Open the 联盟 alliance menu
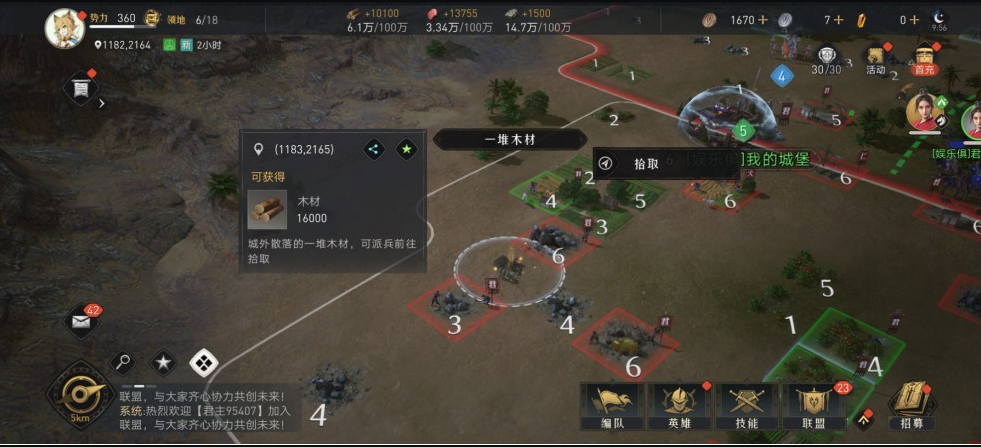 [816, 406]
